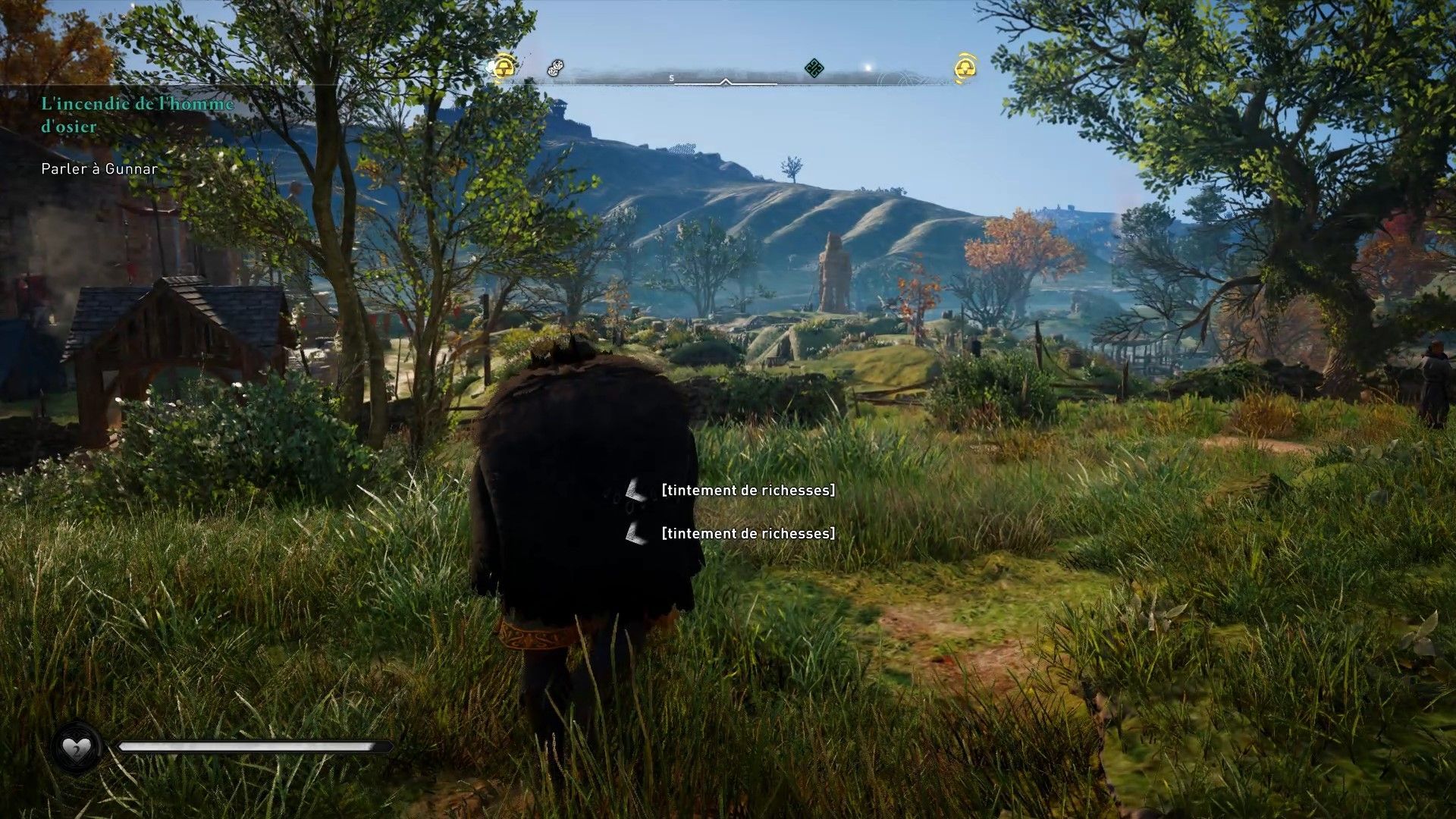Select the quest title L'incendie de l'homme d'osier
The image size is (1456, 819).
[x=135, y=115]
